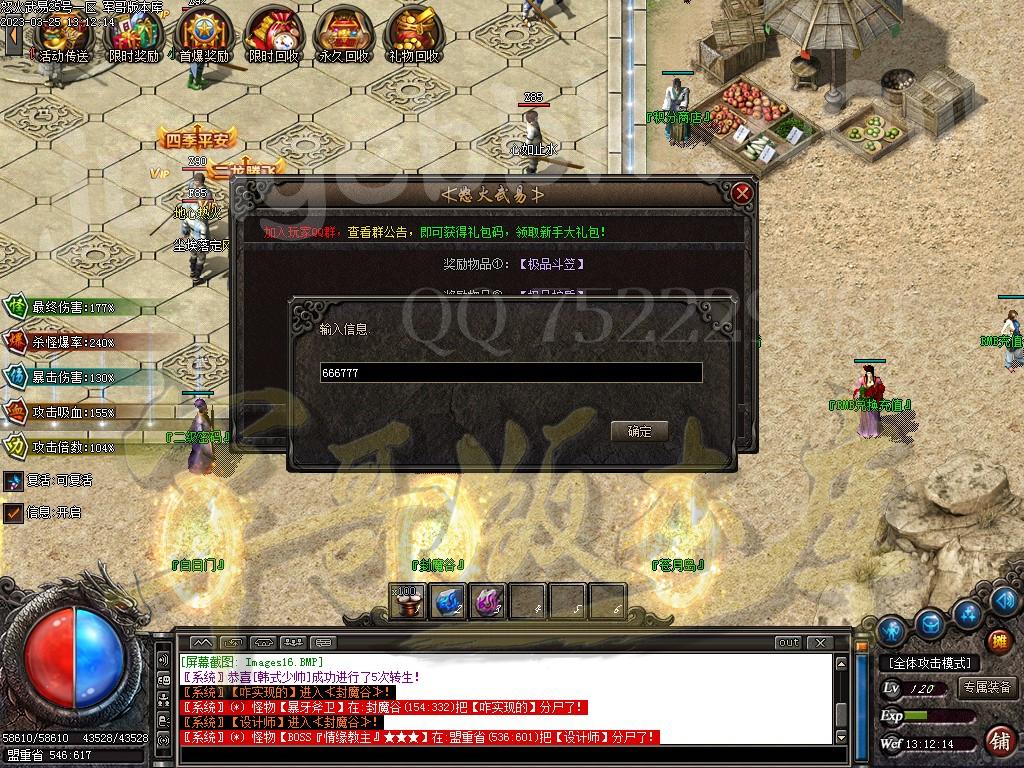Collapse the top icon bar with the arrow
The width and height of the screenshot is (1024, 768).
pos(13,36)
